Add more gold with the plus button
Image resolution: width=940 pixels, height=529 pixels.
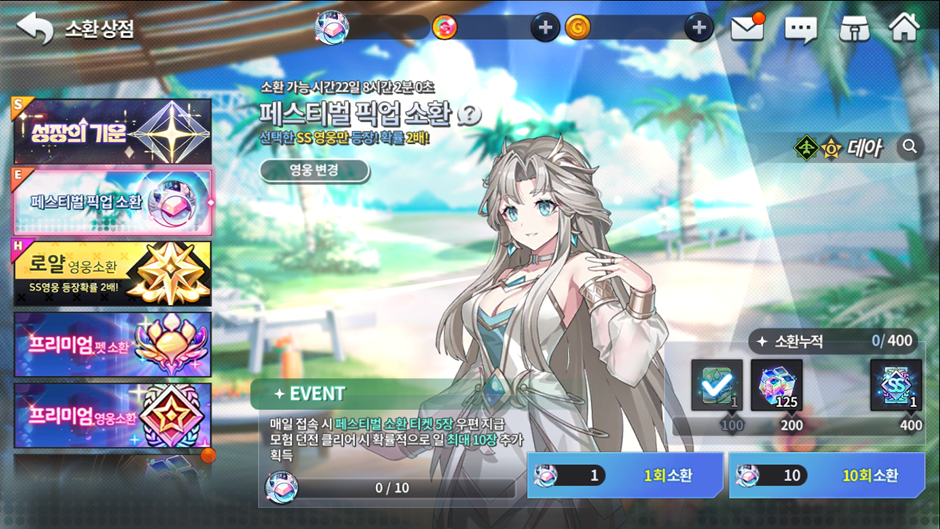pos(699,28)
